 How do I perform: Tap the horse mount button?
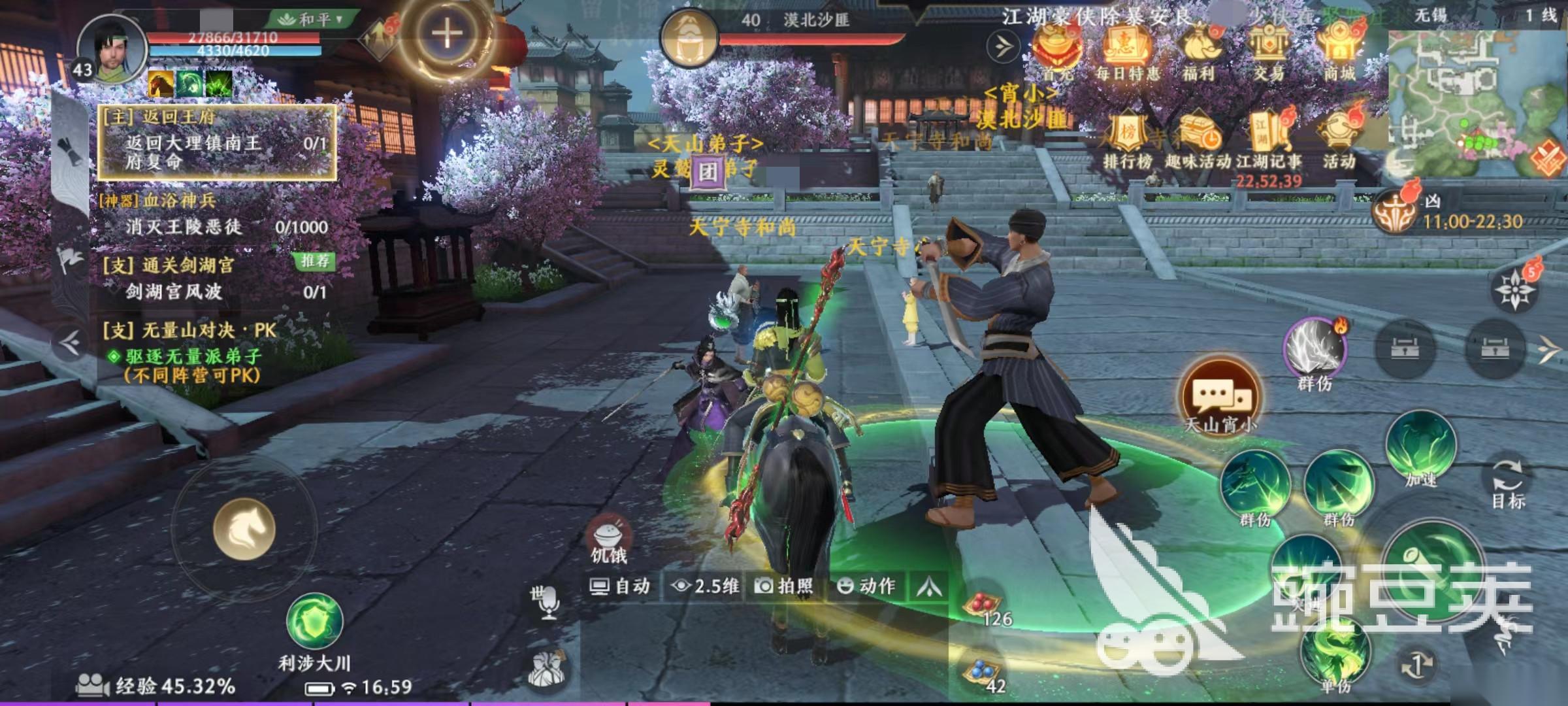[244, 529]
